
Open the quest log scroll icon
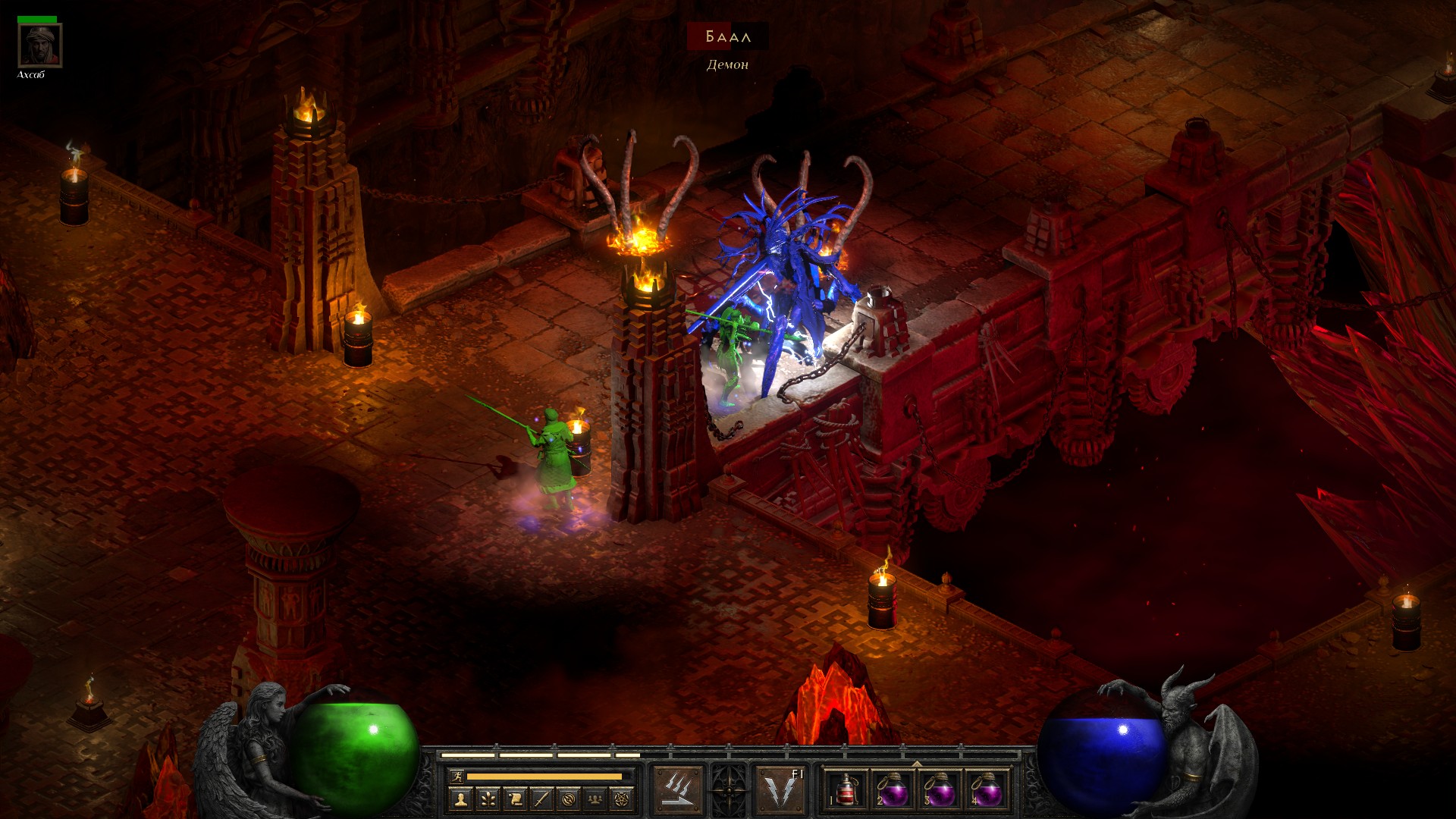coord(515,799)
